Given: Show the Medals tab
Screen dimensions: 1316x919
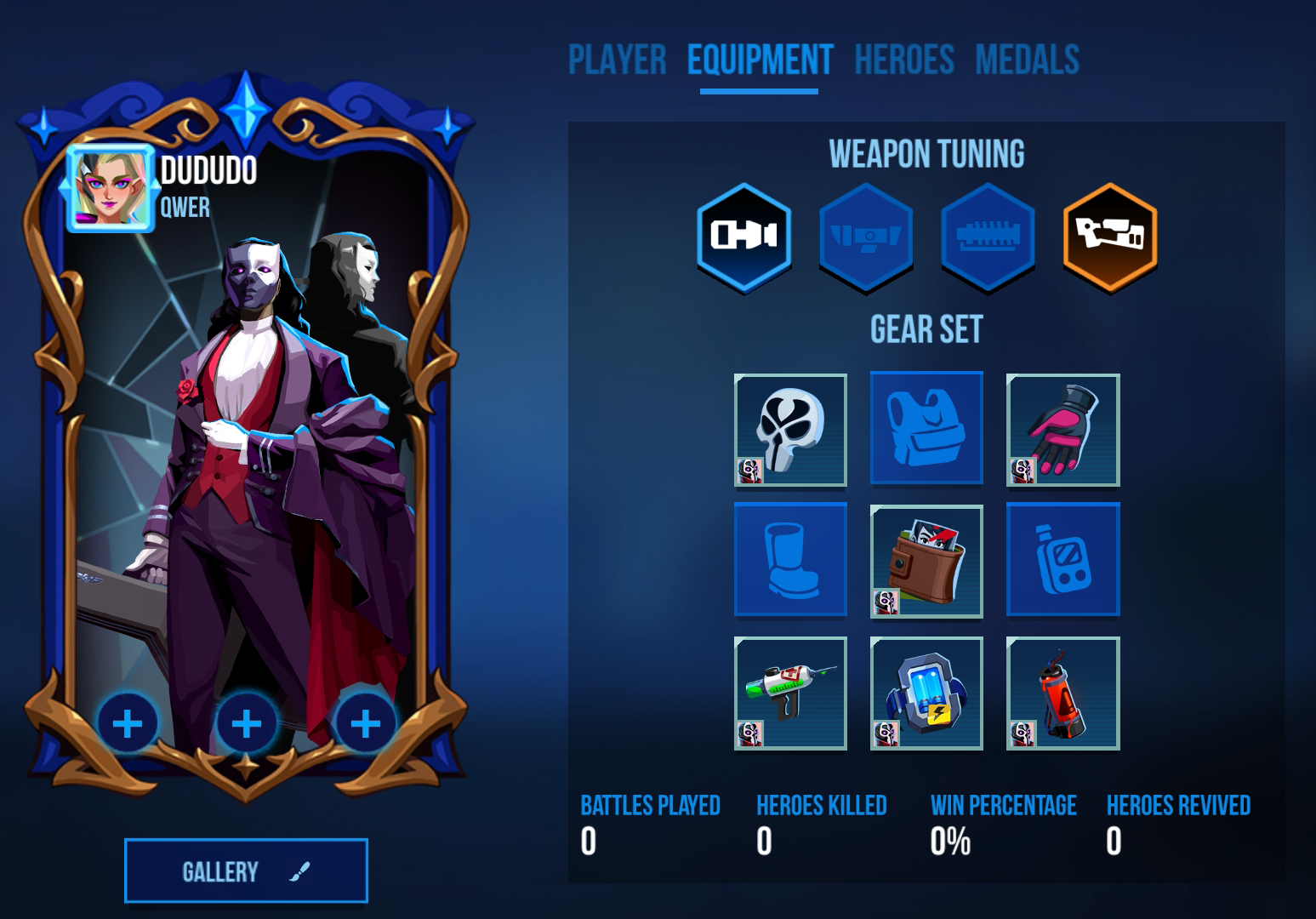Looking at the screenshot, I should point(1027,60).
